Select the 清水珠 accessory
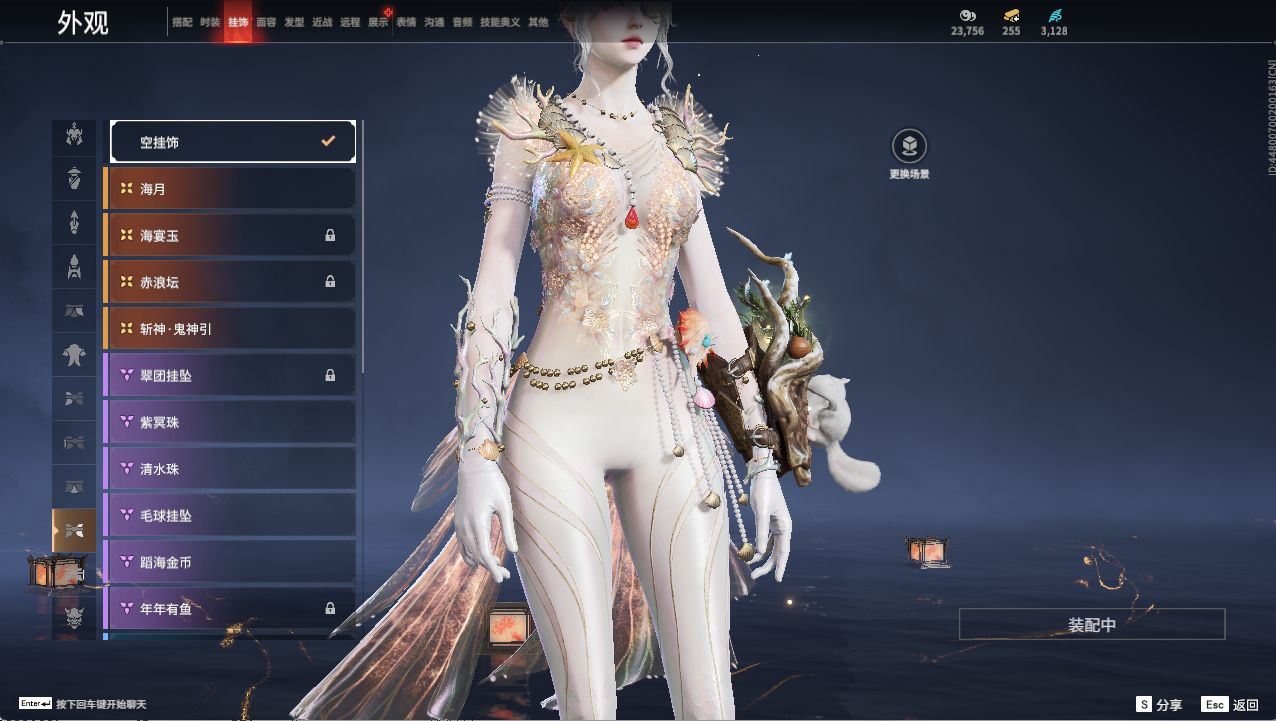Screen dimensions: 1276x721 [232, 469]
